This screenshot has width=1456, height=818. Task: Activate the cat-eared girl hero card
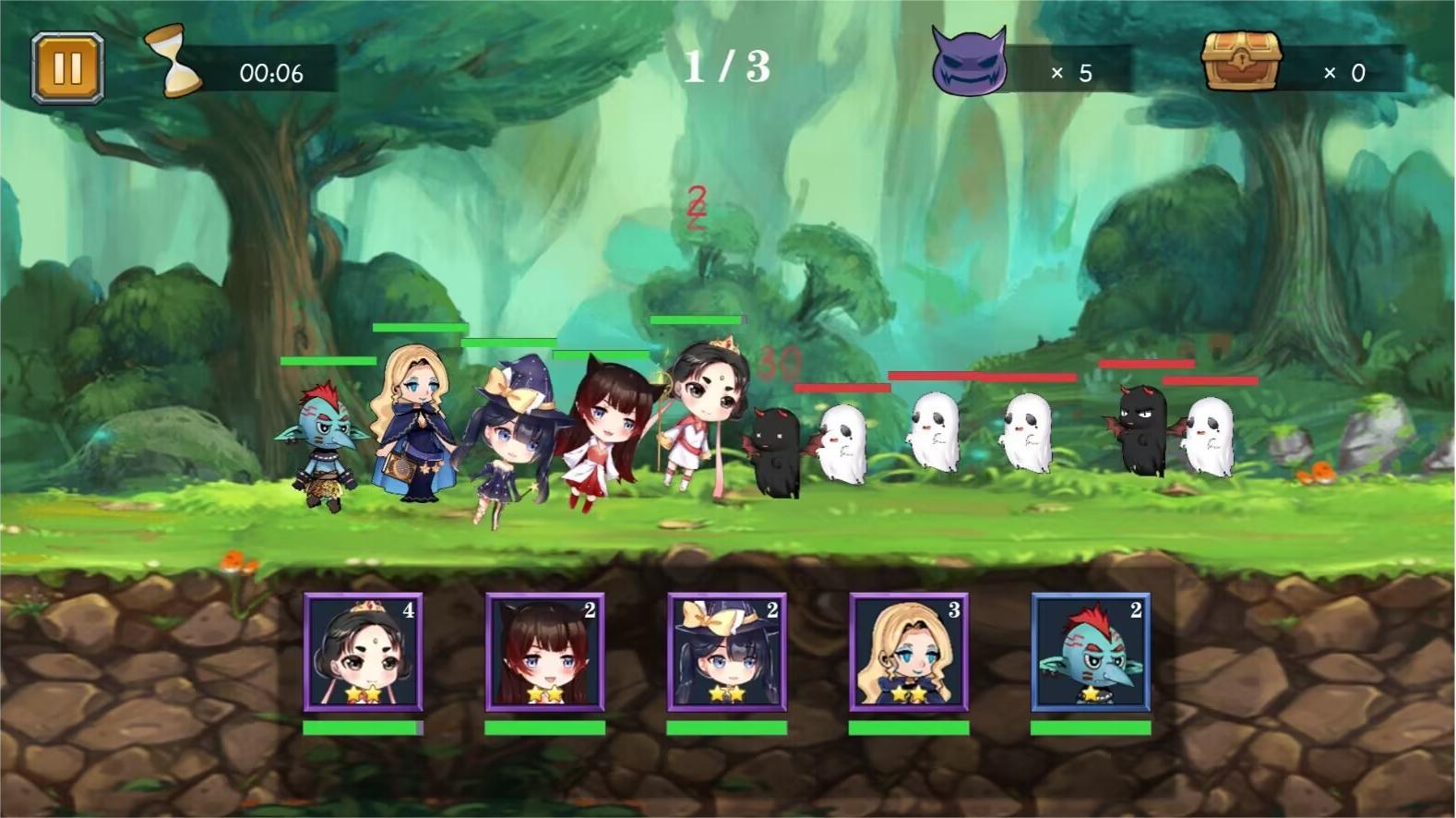(544, 652)
